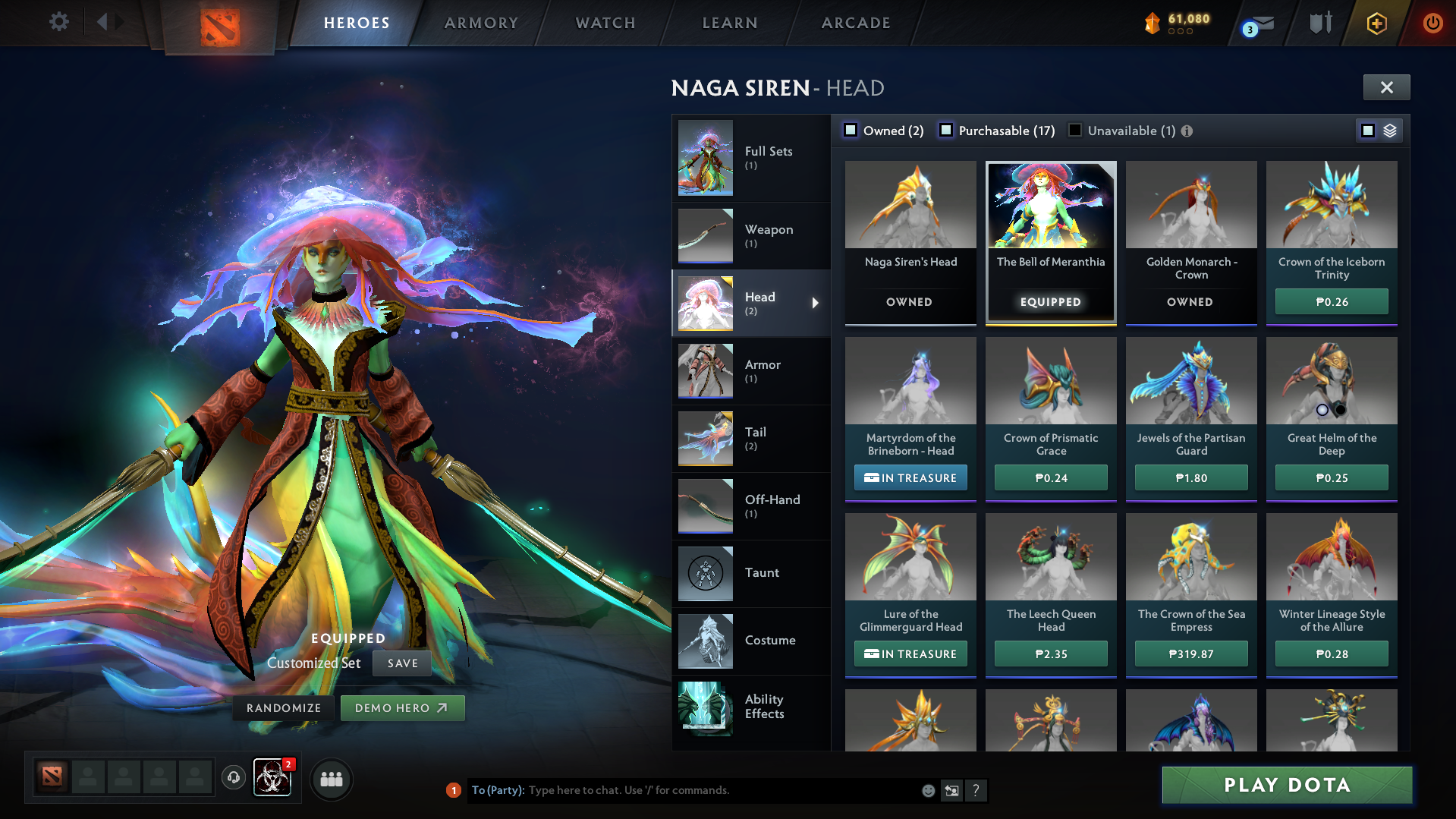Click the power button to exit
The width and height of the screenshot is (1456, 819).
[x=1432, y=23]
